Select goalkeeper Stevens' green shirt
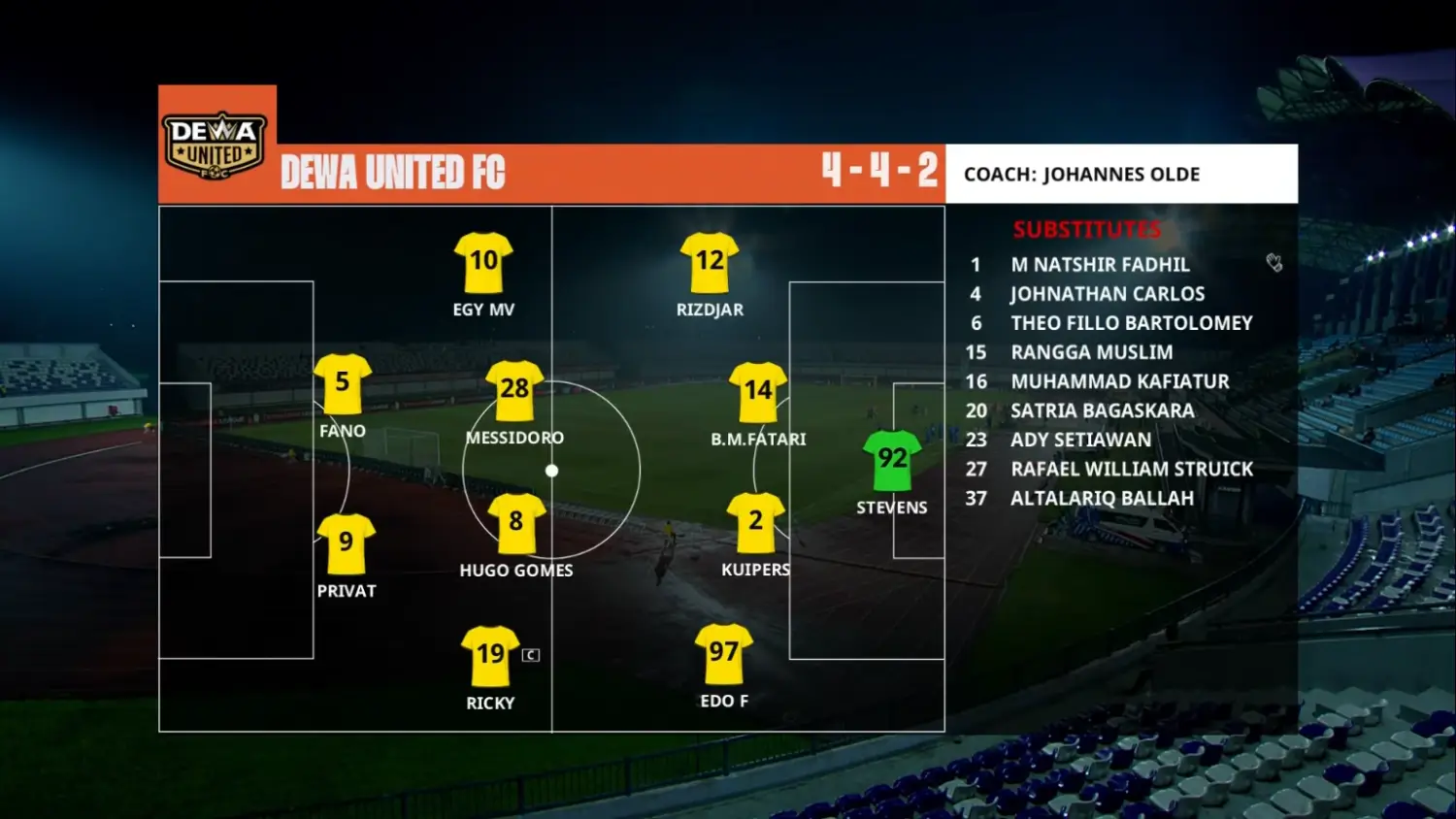 point(892,460)
